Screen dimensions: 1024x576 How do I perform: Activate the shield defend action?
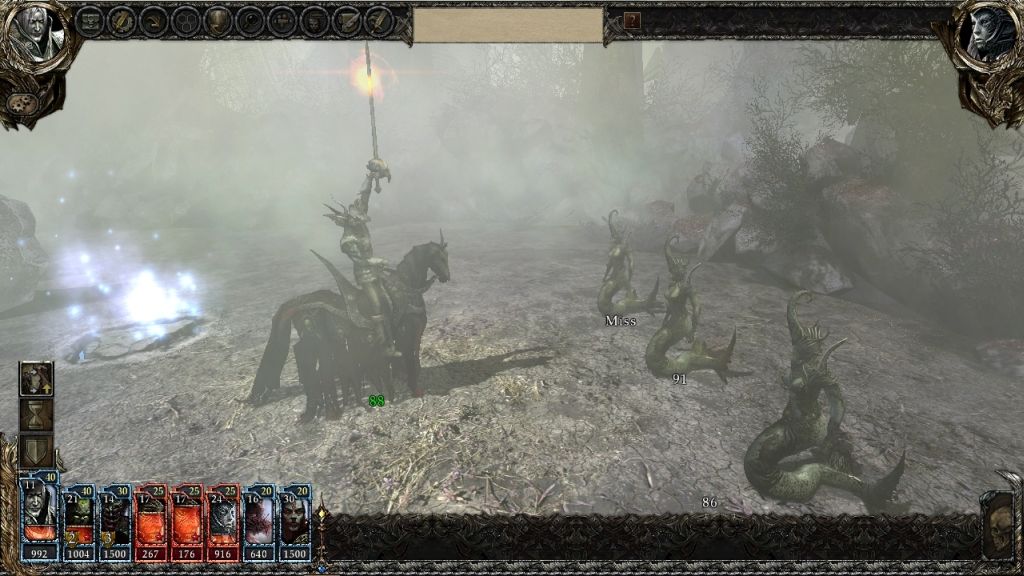click(37, 450)
